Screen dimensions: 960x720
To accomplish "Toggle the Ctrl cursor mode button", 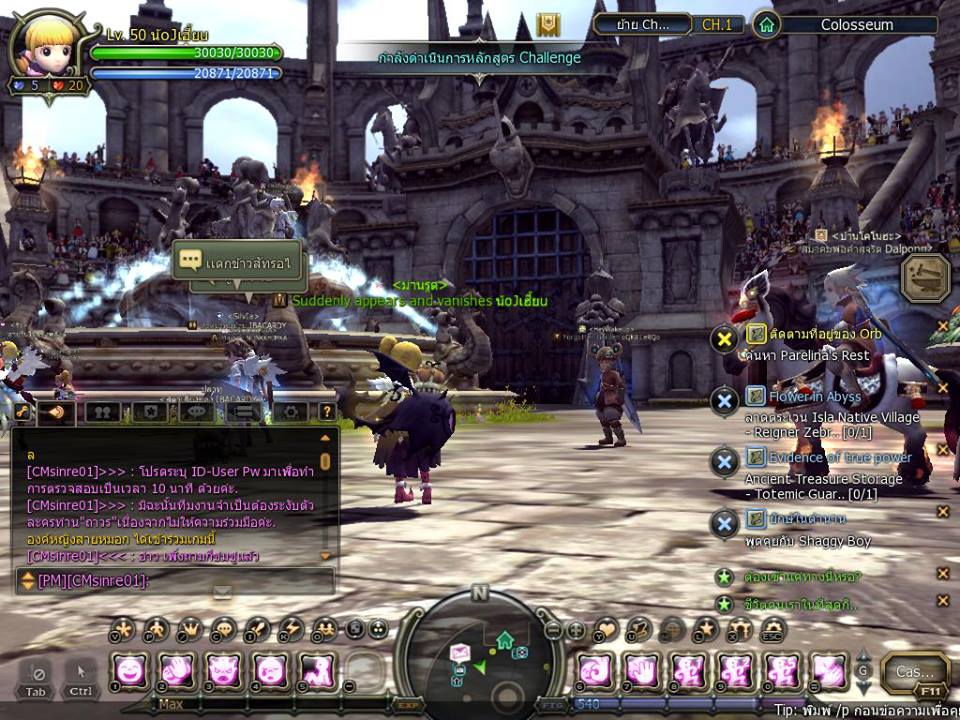I will (81, 675).
